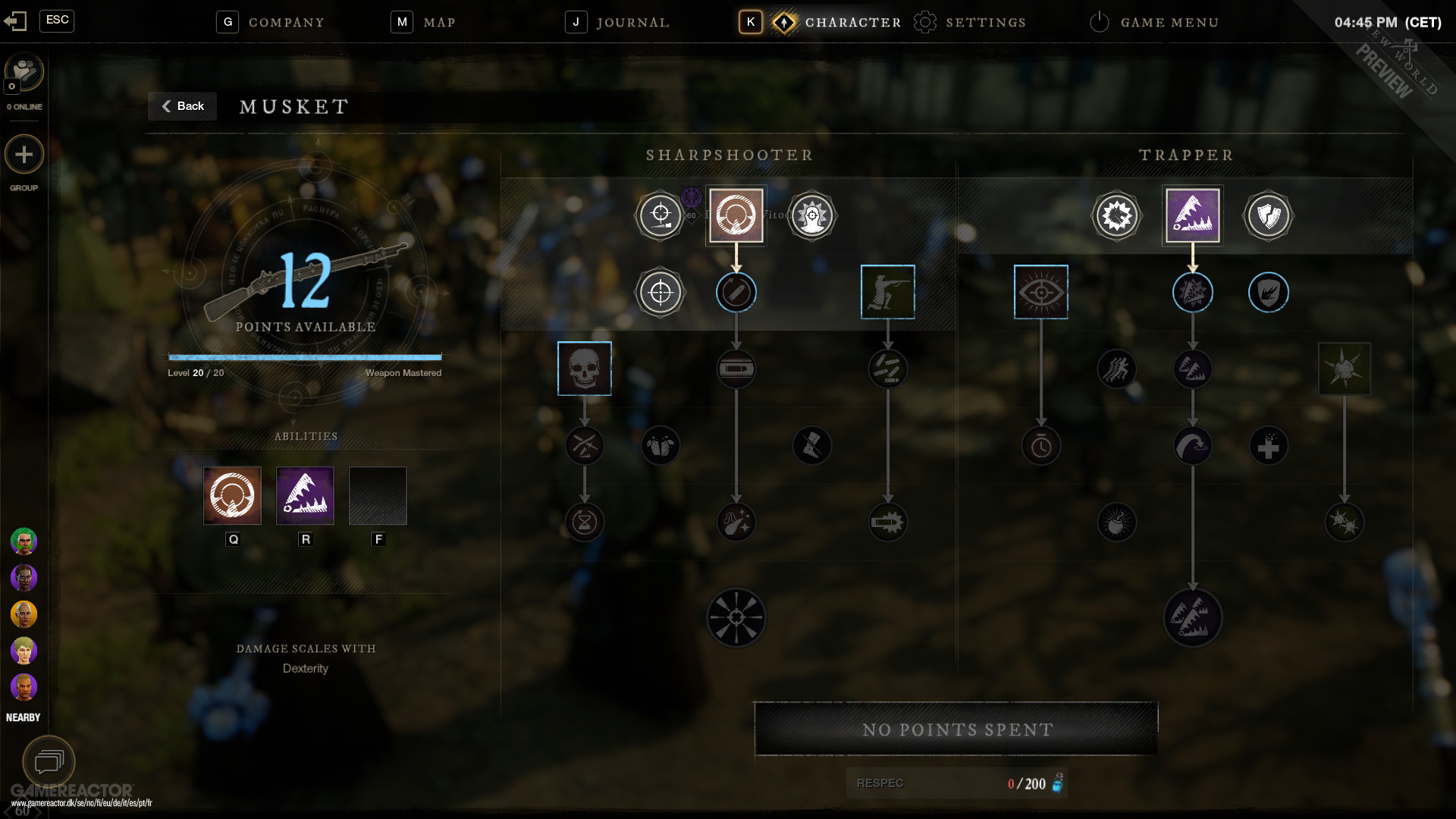Viewport: 1456px width, 819px height.
Task: Click the No Points Spent button
Action: [x=956, y=730]
